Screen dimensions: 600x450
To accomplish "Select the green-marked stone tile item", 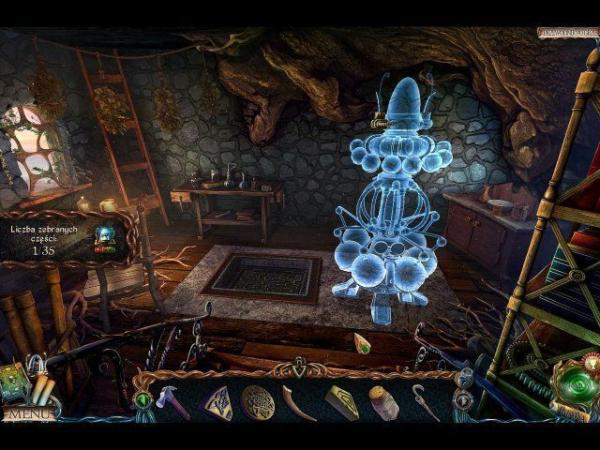I will pyautogui.click(x=341, y=402).
